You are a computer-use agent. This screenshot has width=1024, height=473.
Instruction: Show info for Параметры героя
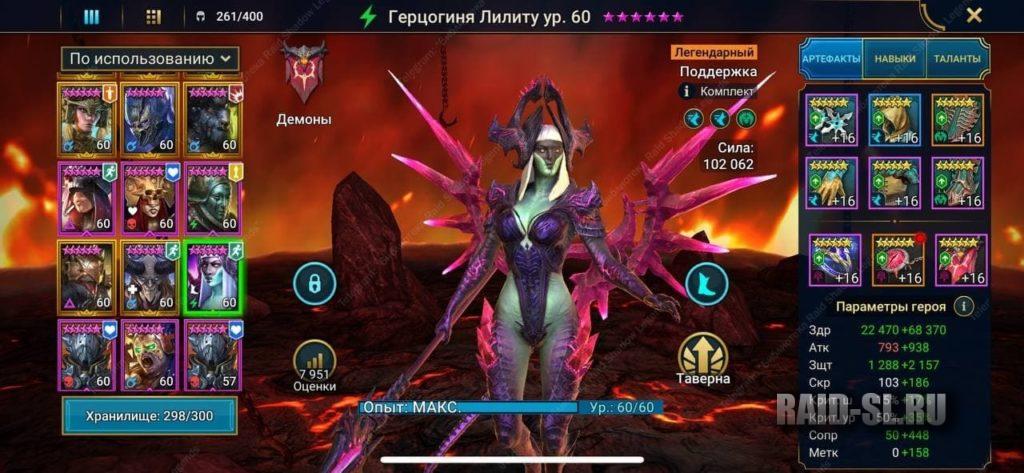click(x=963, y=306)
